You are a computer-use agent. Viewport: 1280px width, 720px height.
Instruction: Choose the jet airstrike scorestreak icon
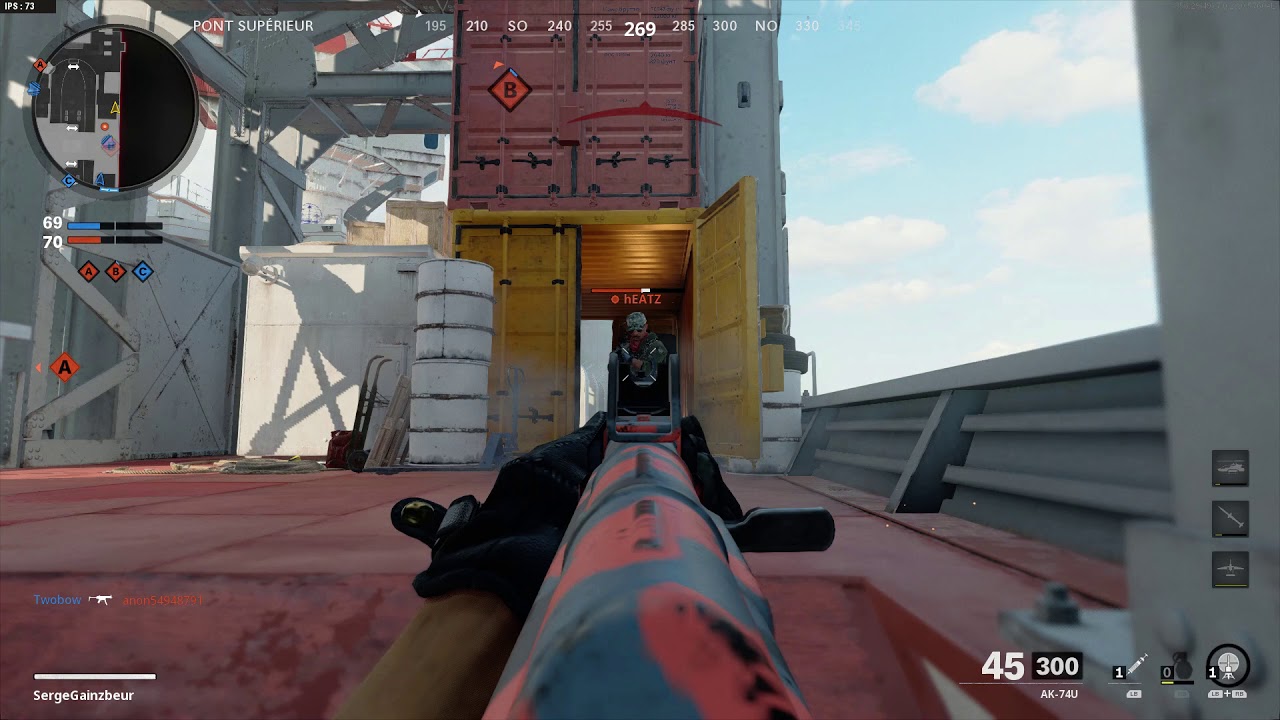tap(1230, 568)
